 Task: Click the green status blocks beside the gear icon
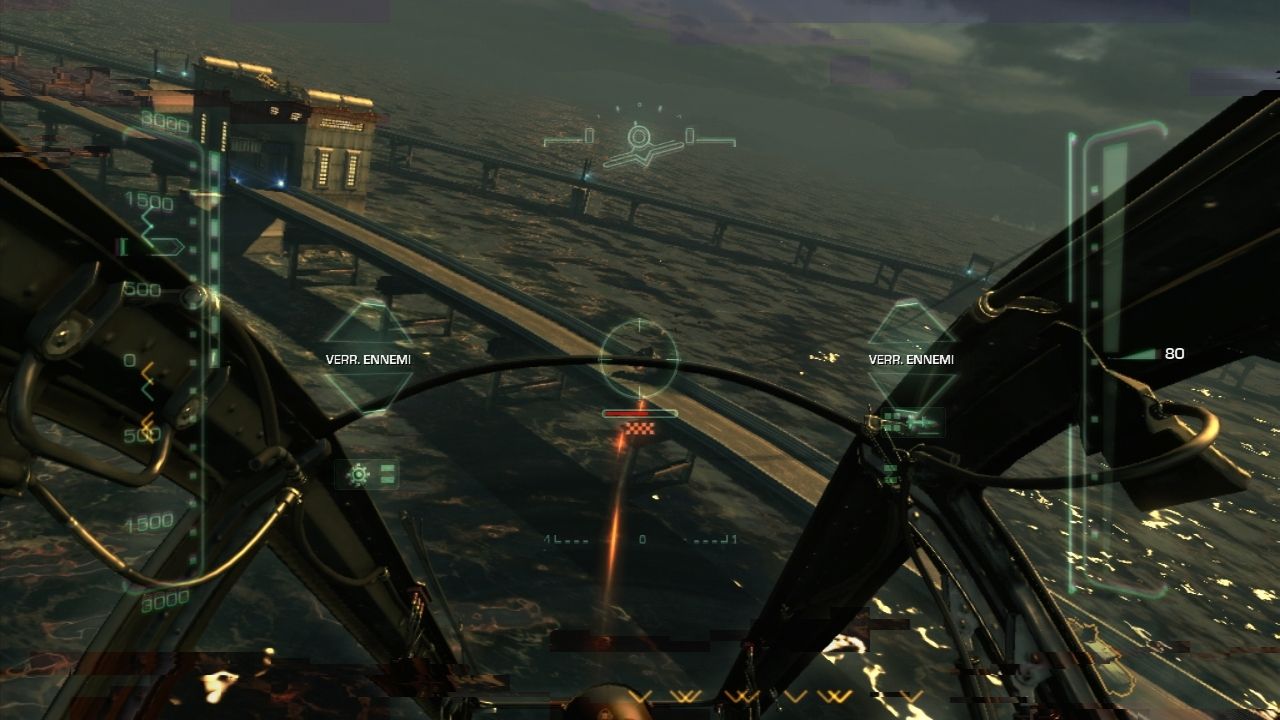(386, 474)
